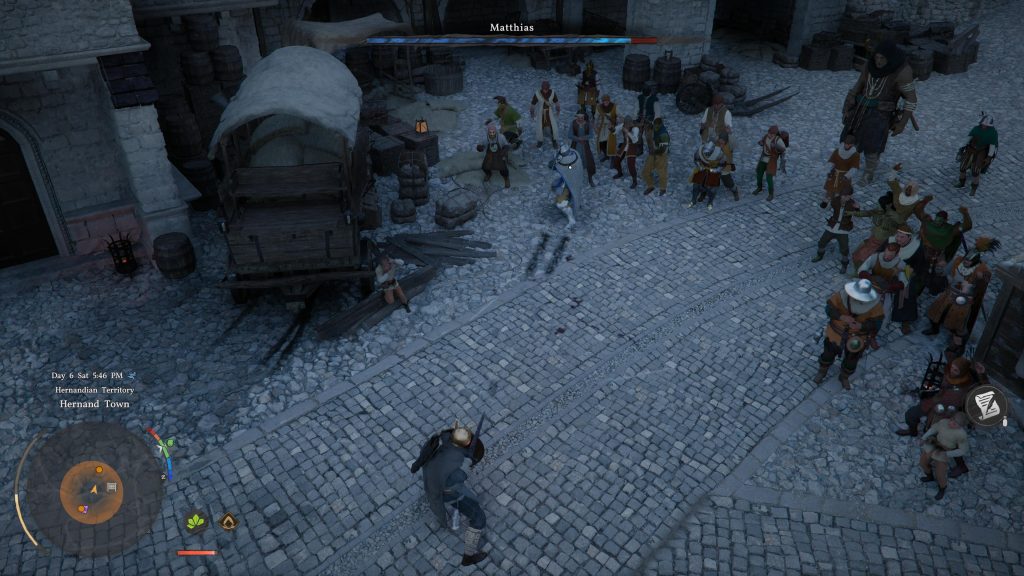
Task: Select the orange house status icon
Action: pyautogui.click(x=228, y=521)
